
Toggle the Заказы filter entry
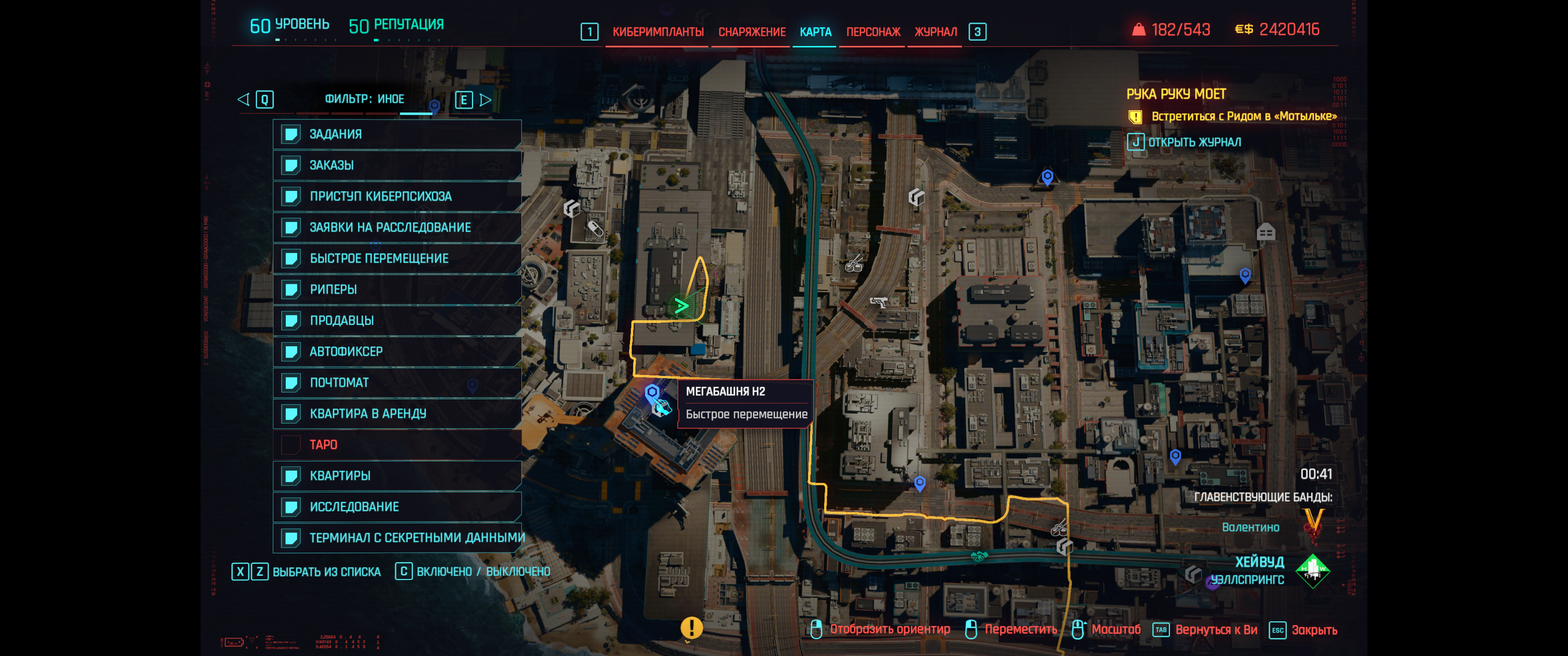397,165
